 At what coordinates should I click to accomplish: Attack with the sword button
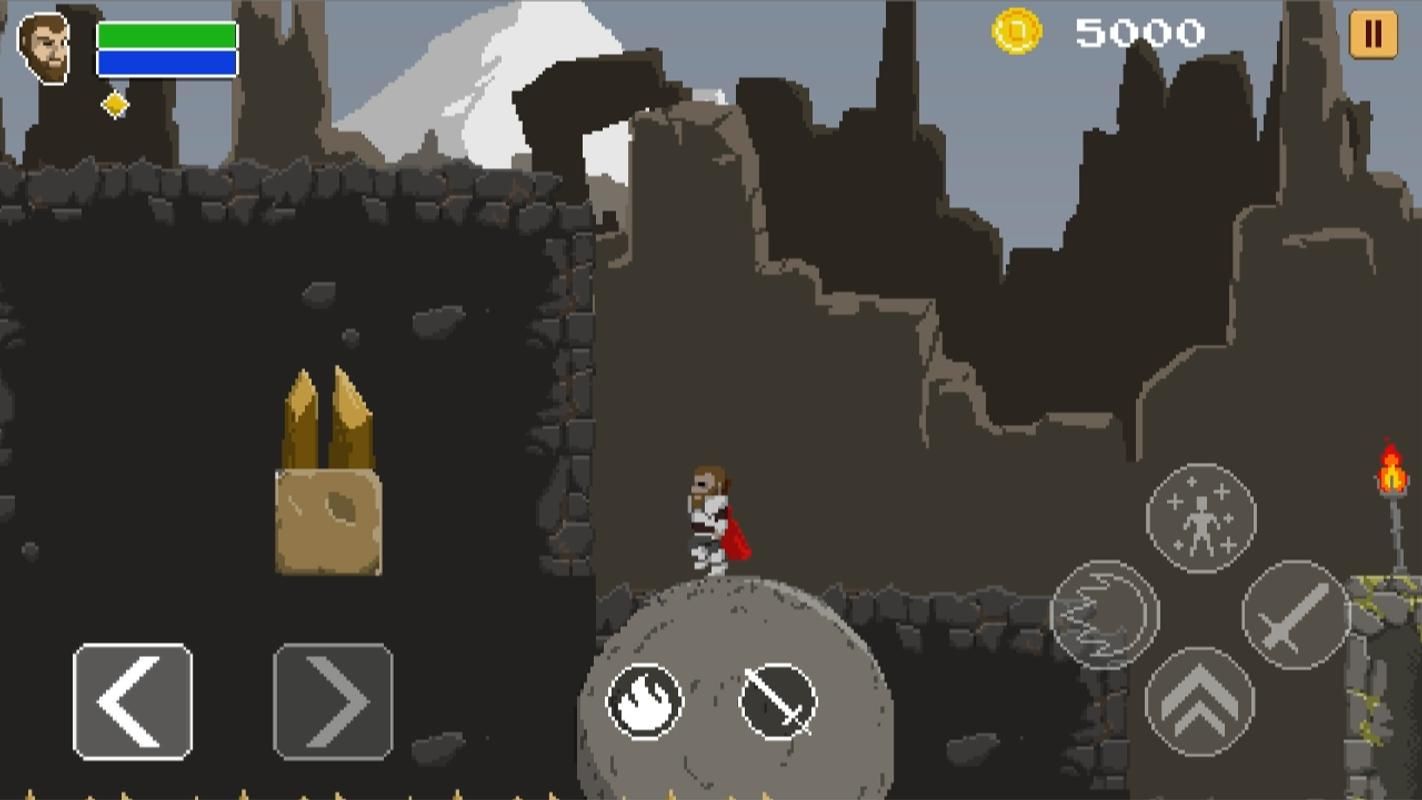(x=1296, y=614)
